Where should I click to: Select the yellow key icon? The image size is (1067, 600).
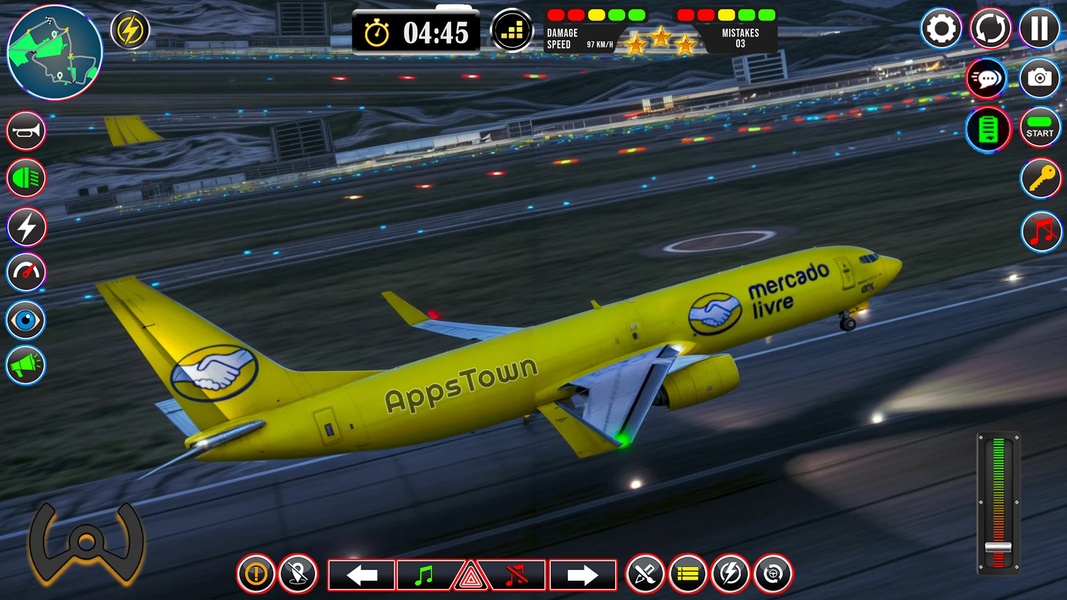1040,179
